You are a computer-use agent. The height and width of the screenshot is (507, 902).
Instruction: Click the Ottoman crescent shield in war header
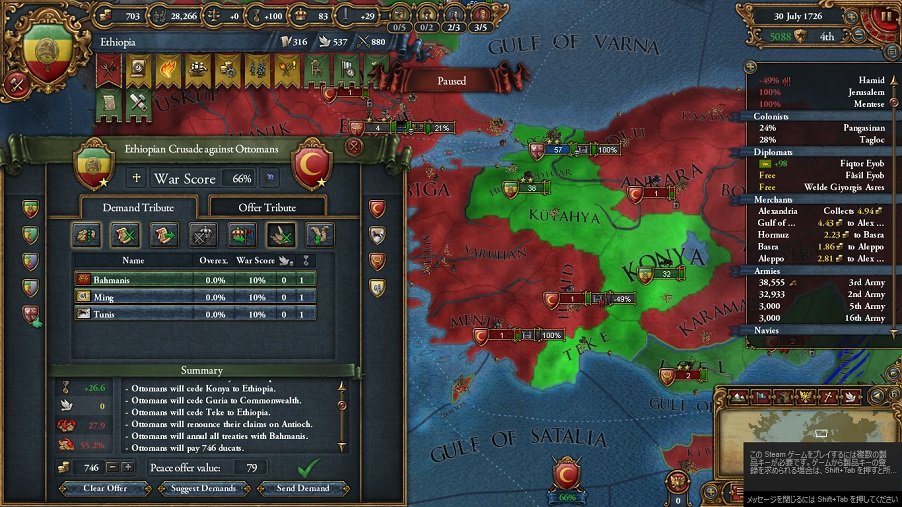point(311,163)
